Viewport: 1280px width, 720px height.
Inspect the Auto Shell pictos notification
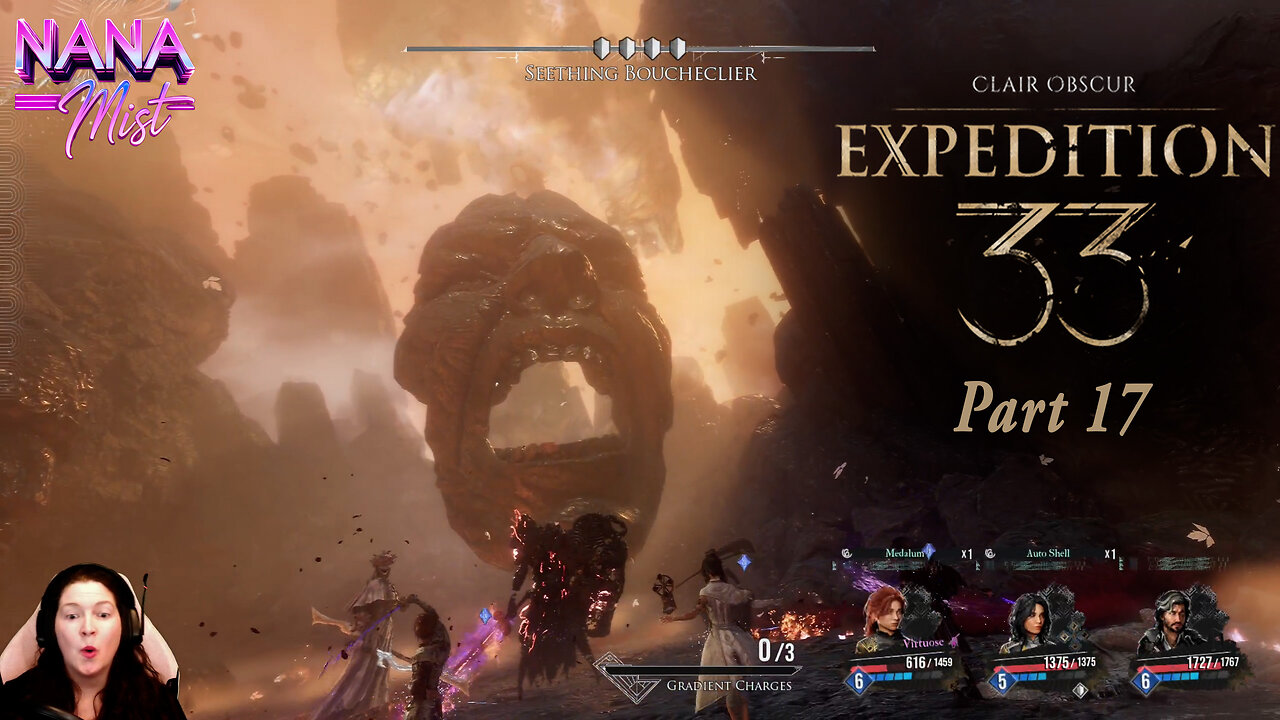1049,553
